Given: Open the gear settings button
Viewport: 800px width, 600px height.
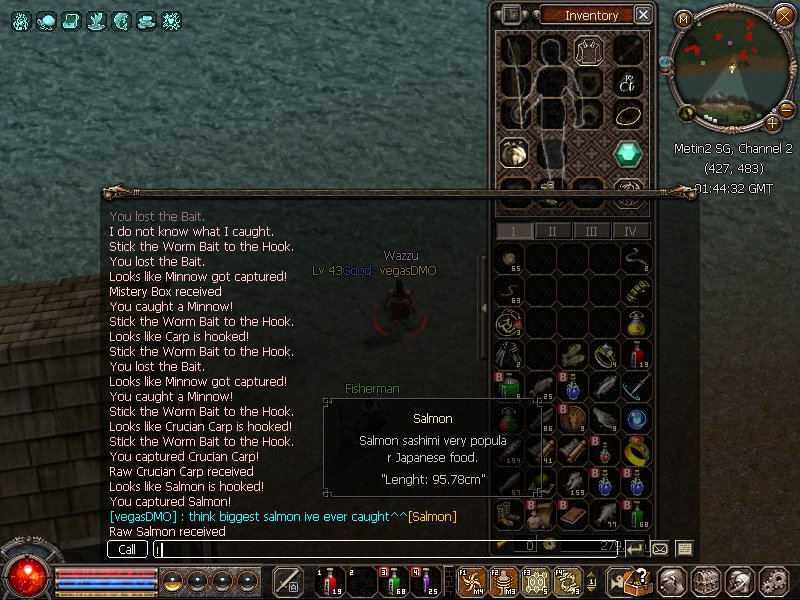Looking at the screenshot, I should pos(772,580).
